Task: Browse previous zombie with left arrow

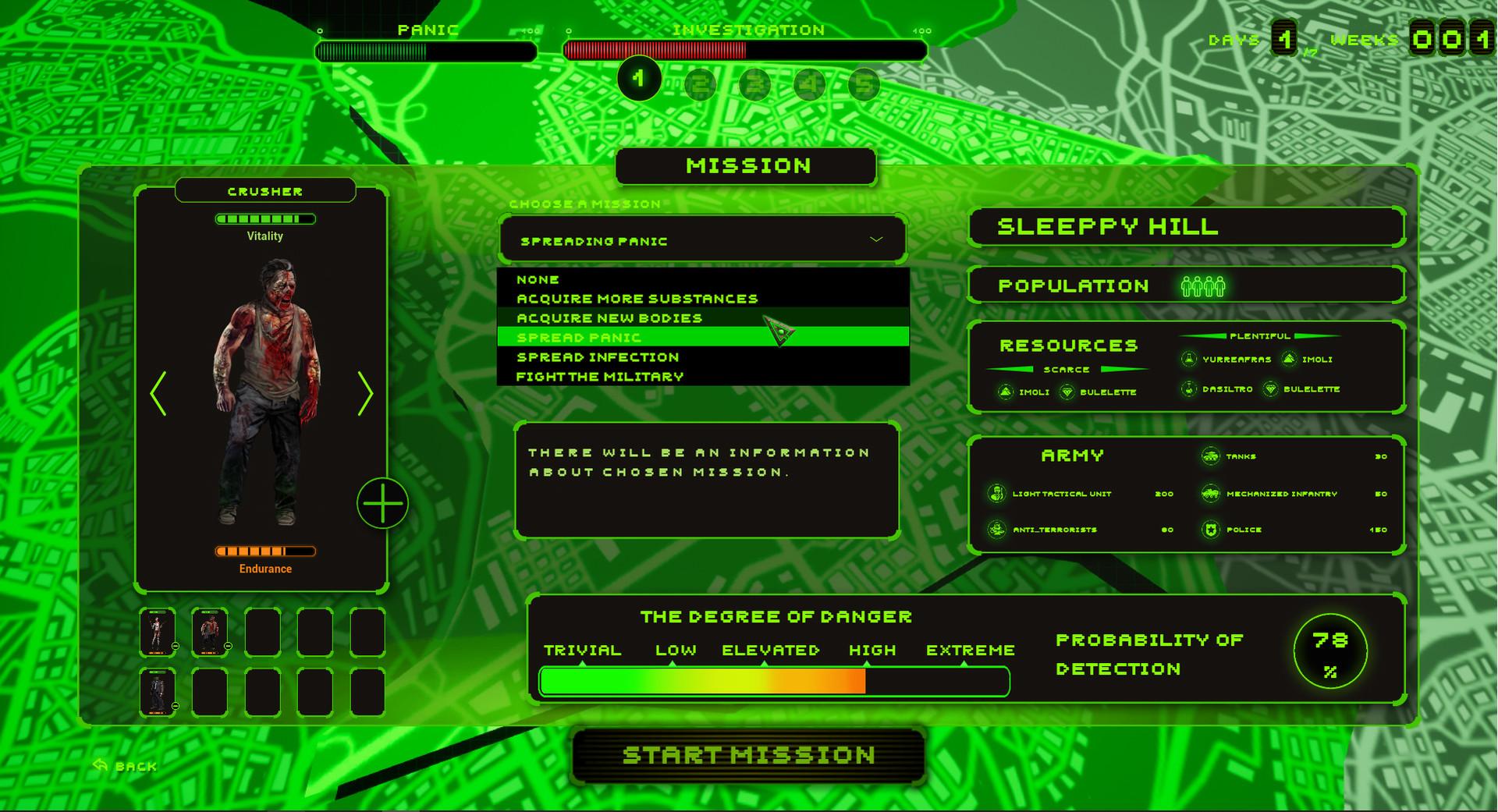Action: tap(161, 393)
